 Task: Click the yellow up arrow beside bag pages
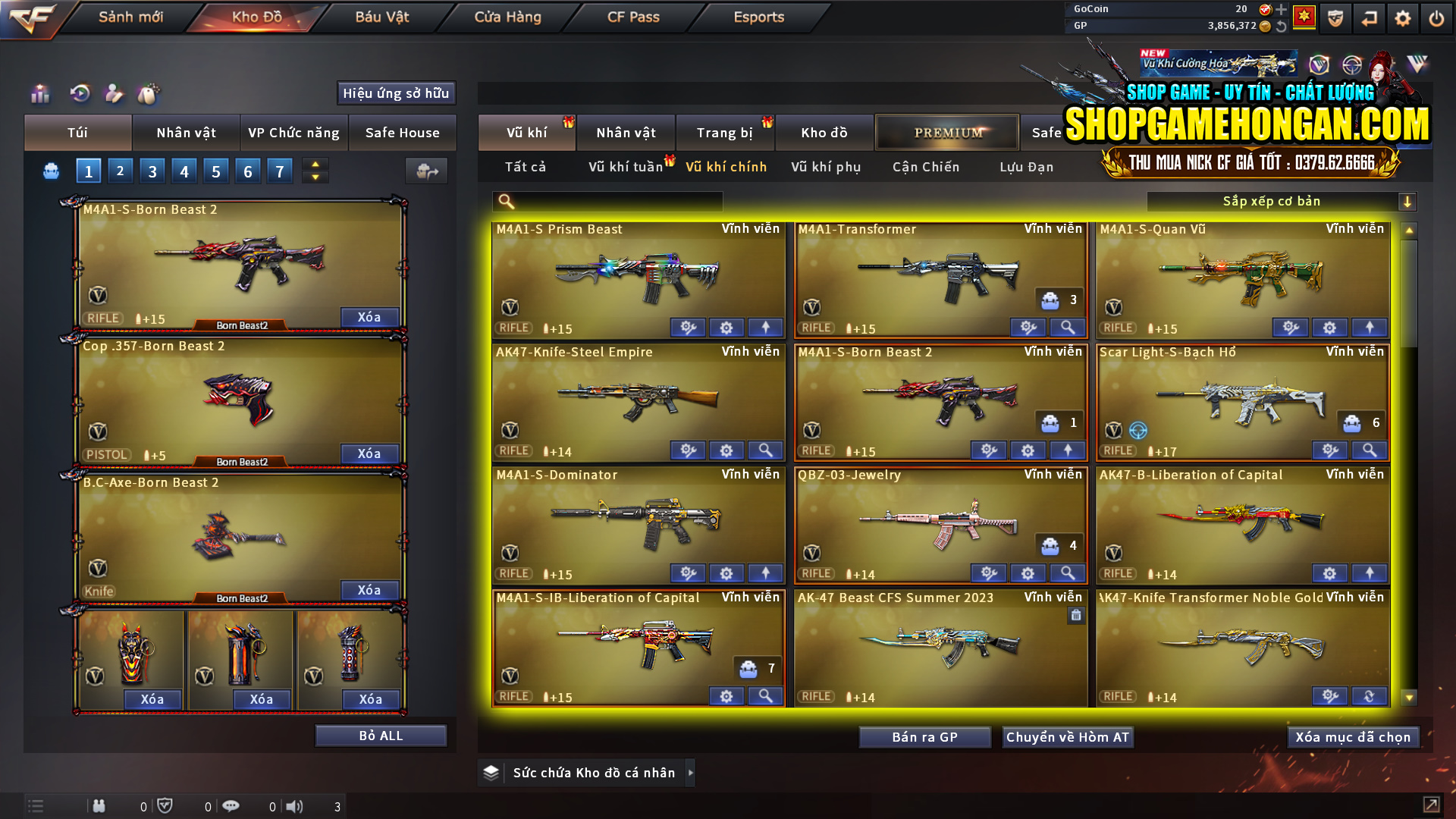315,165
